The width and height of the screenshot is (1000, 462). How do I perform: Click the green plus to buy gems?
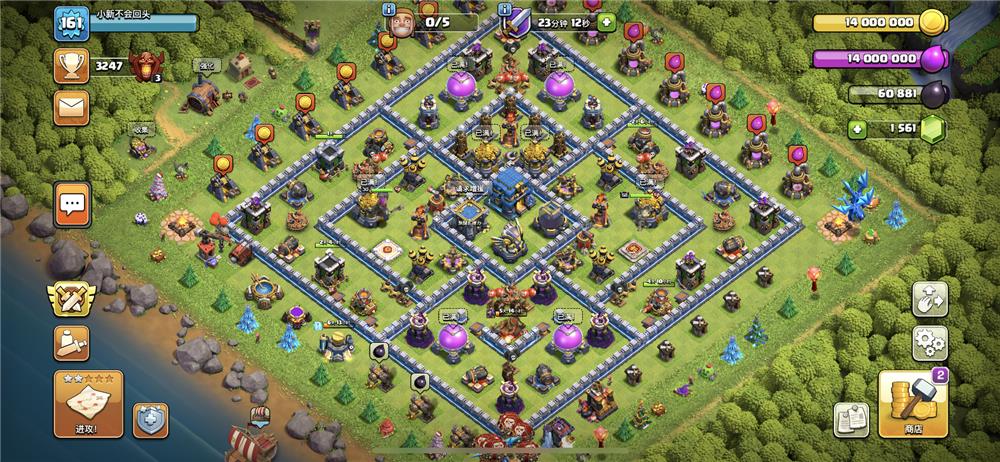[855, 128]
